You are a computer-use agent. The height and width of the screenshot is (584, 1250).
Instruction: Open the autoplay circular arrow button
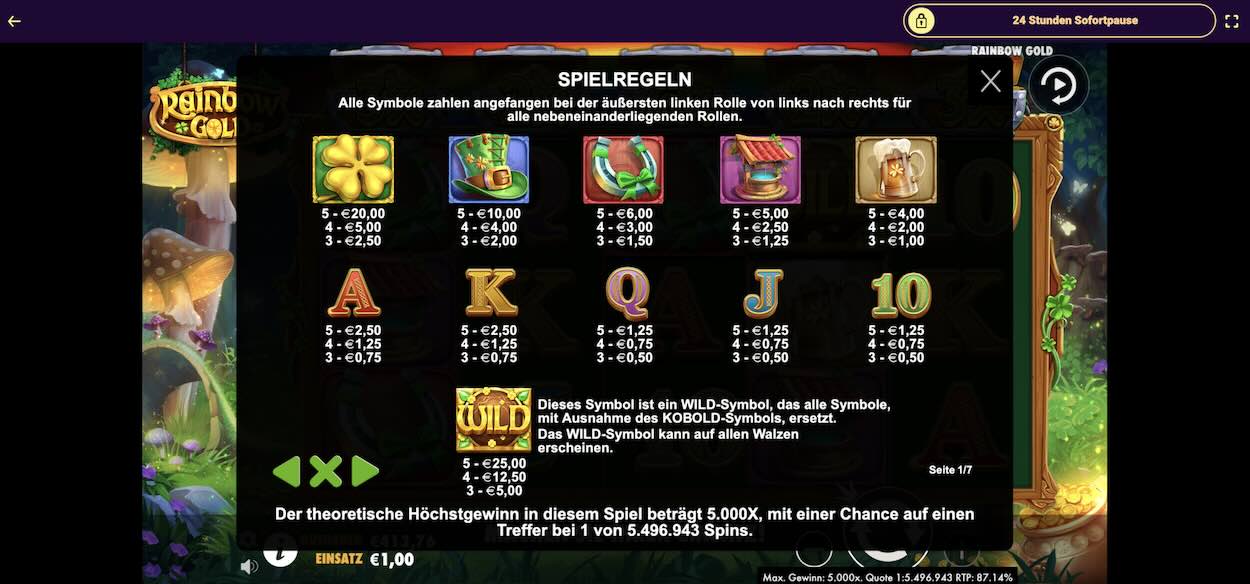(x=1058, y=86)
